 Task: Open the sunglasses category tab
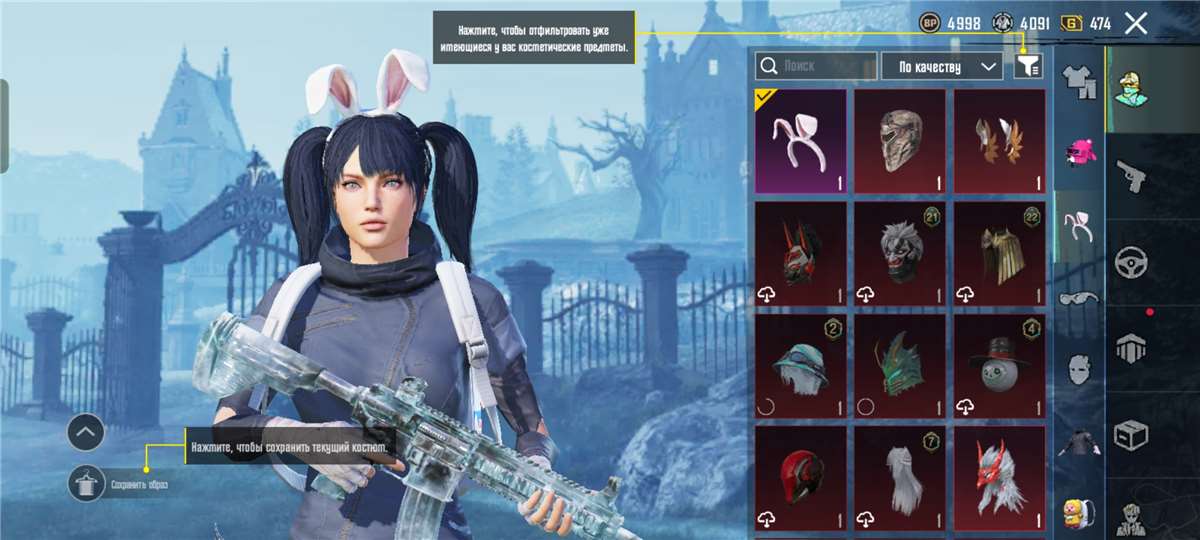(1079, 297)
